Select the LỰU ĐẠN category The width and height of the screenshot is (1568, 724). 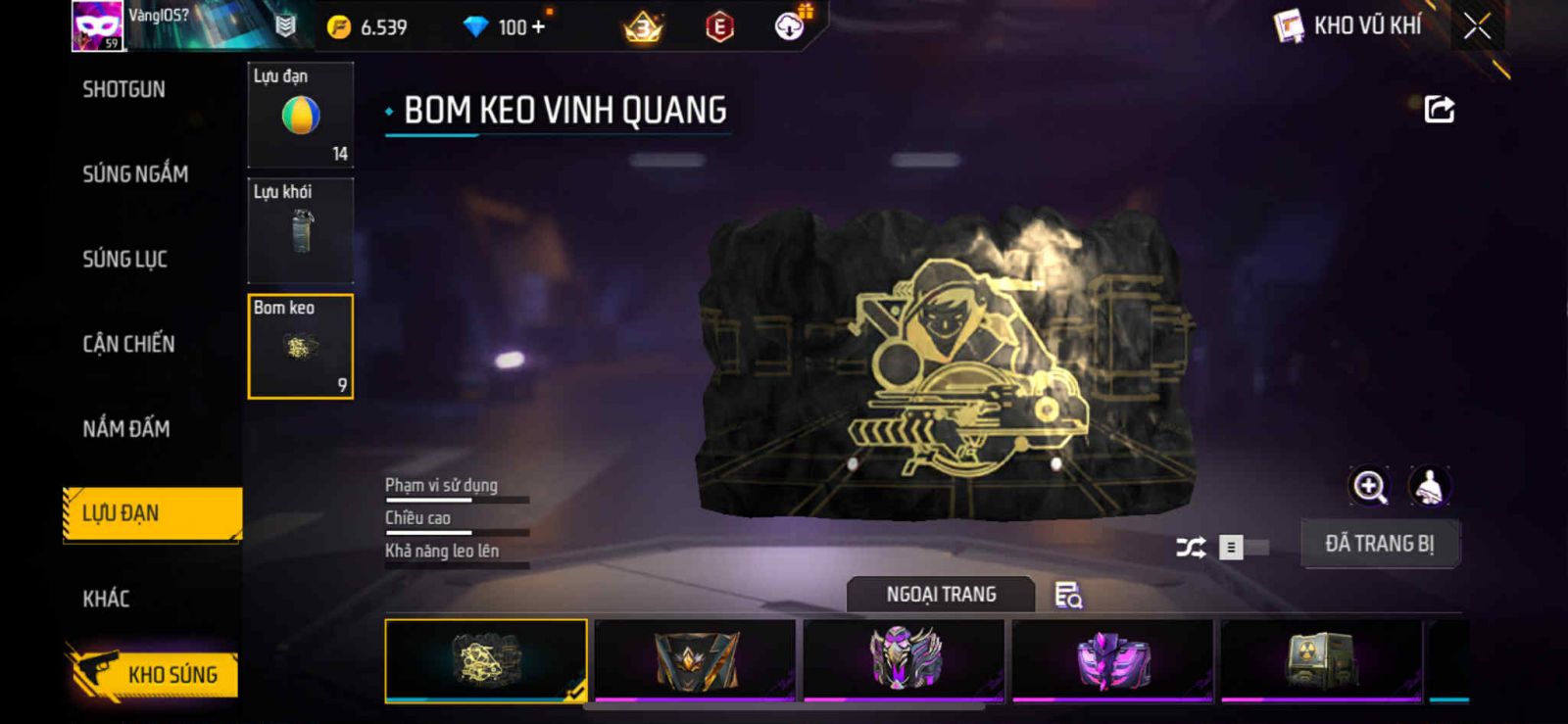click(152, 513)
